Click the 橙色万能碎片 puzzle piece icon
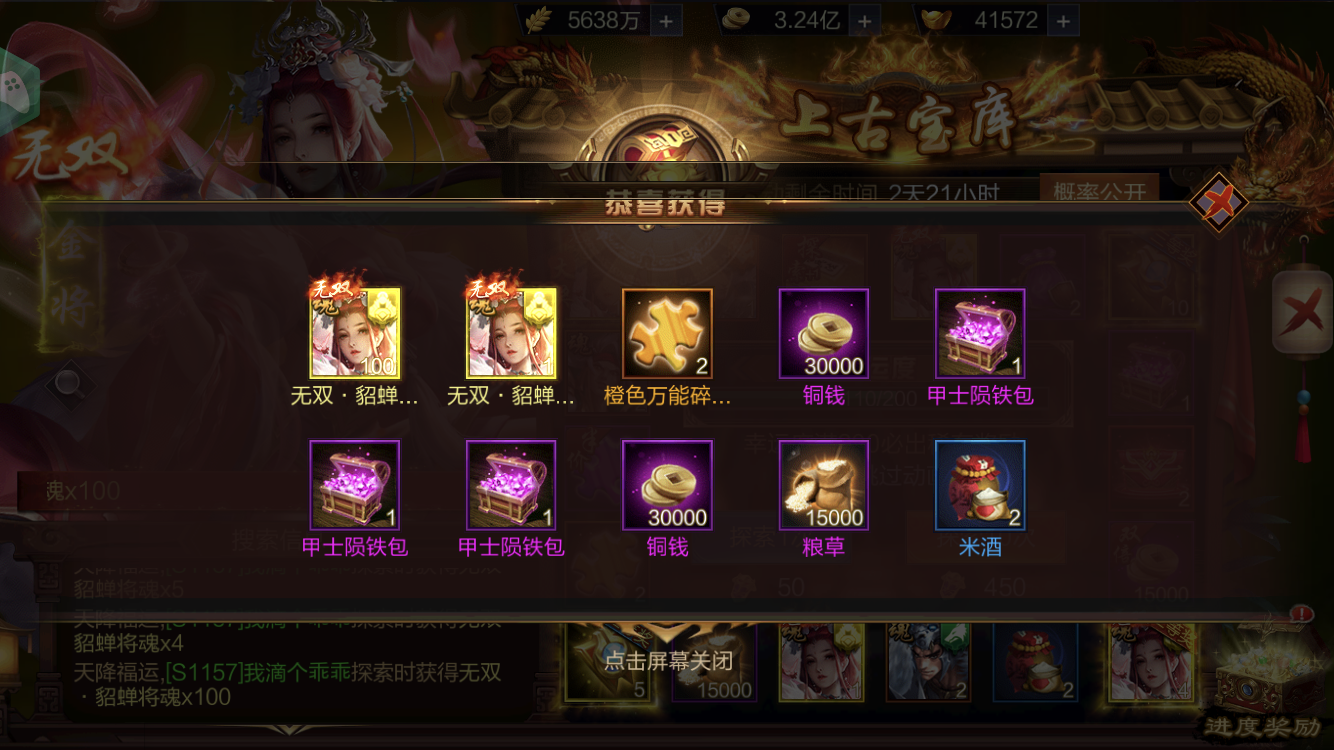Image resolution: width=1334 pixels, height=750 pixels. pyautogui.click(x=666, y=333)
